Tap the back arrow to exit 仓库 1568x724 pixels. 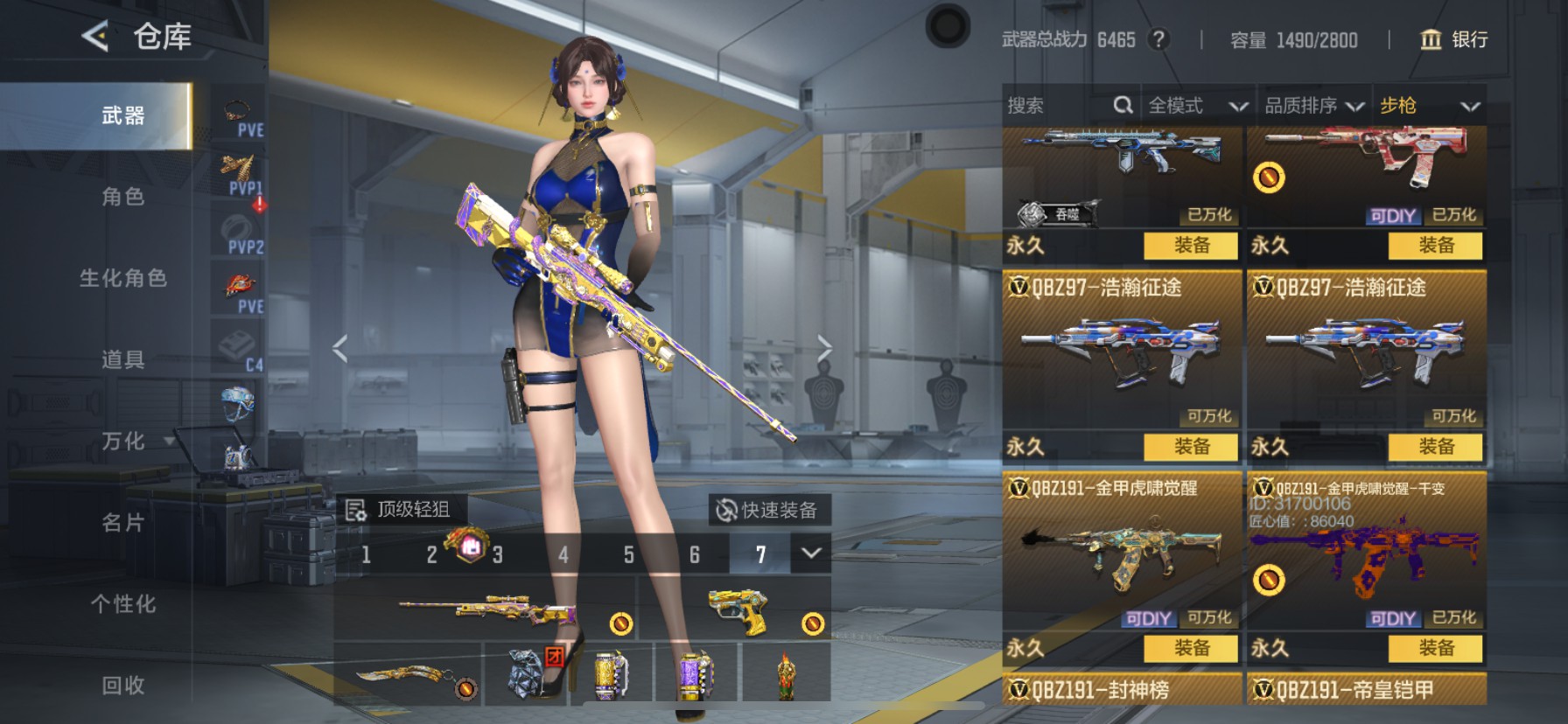click(x=94, y=36)
